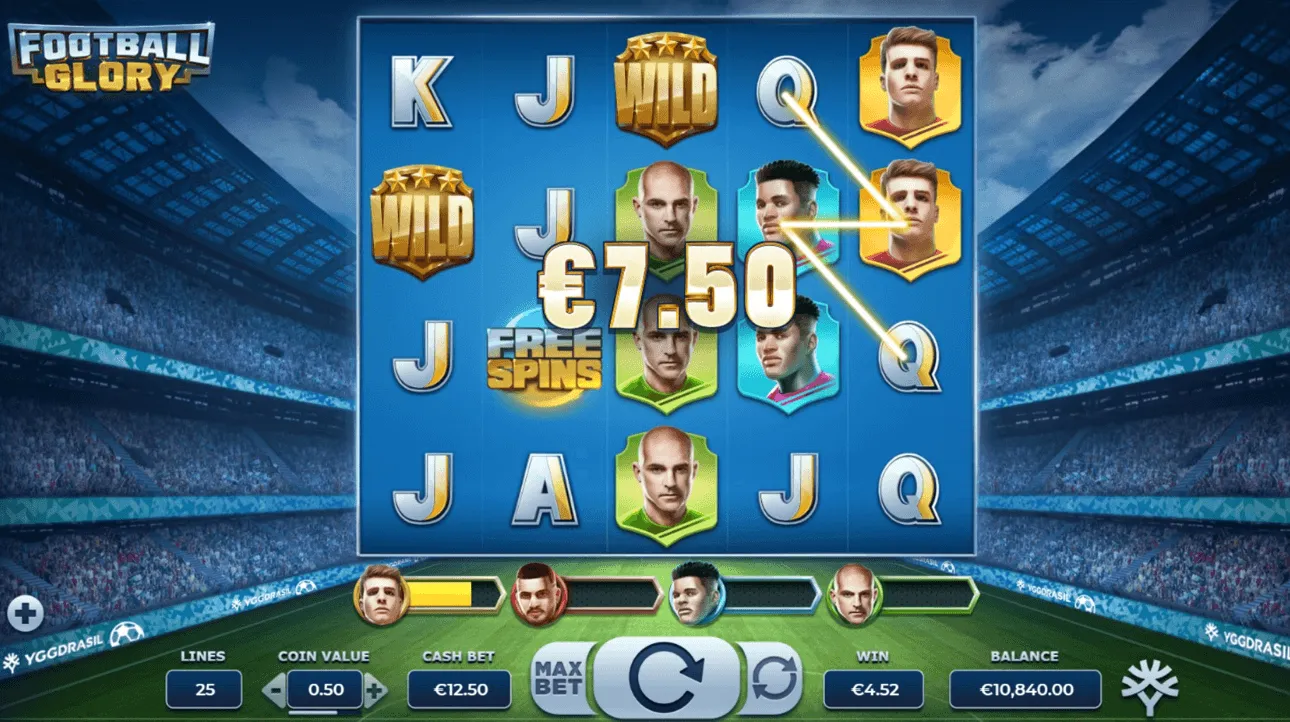The height and width of the screenshot is (722, 1290).
Task: Select the CASH BET display showing €12.50
Action: [x=459, y=689]
